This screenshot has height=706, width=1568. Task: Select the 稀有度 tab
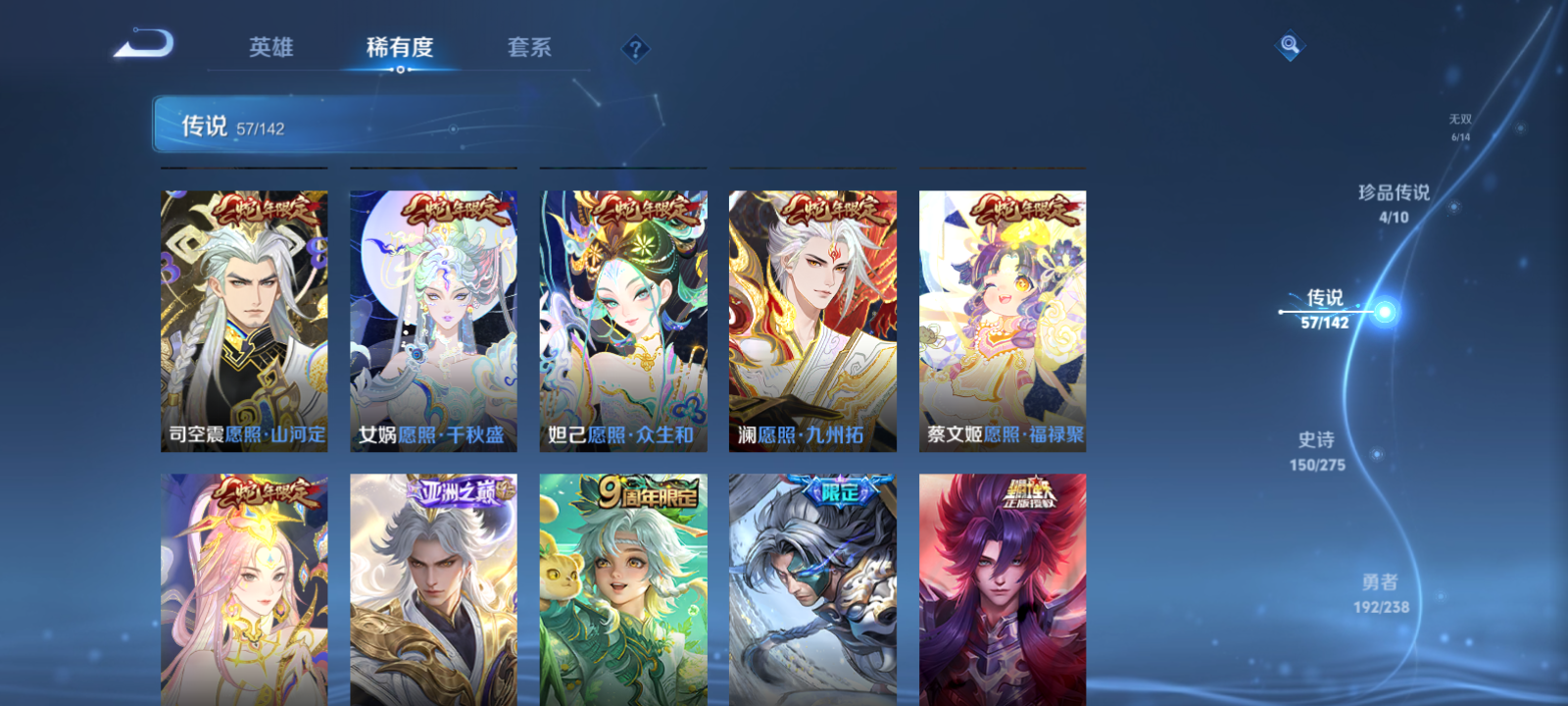point(397,45)
